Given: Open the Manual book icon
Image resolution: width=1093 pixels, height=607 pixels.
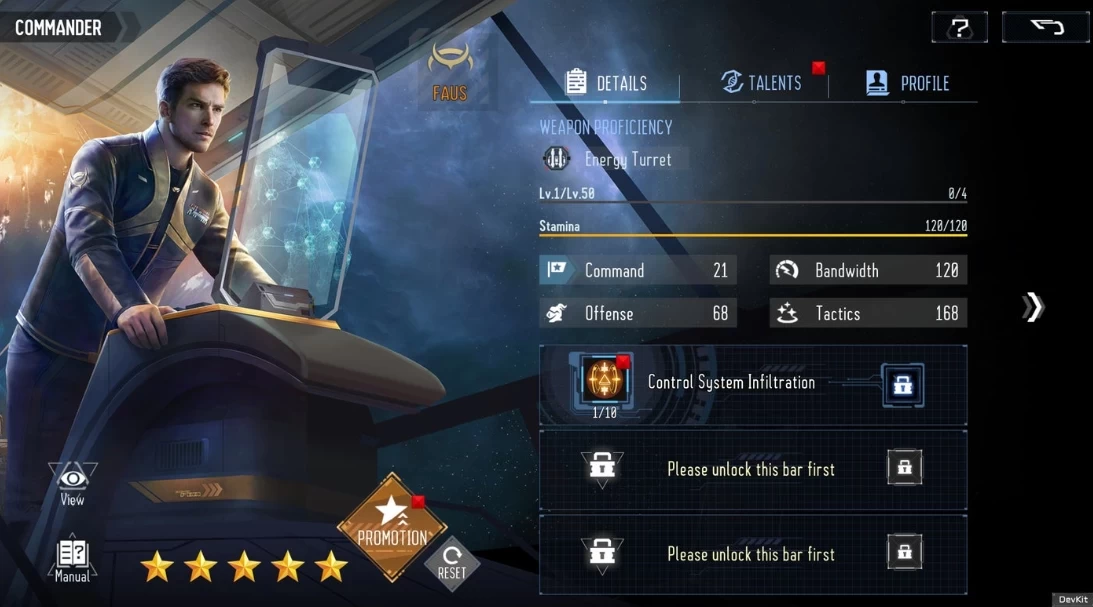Looking at the screenshot, I should click(72, 560).
